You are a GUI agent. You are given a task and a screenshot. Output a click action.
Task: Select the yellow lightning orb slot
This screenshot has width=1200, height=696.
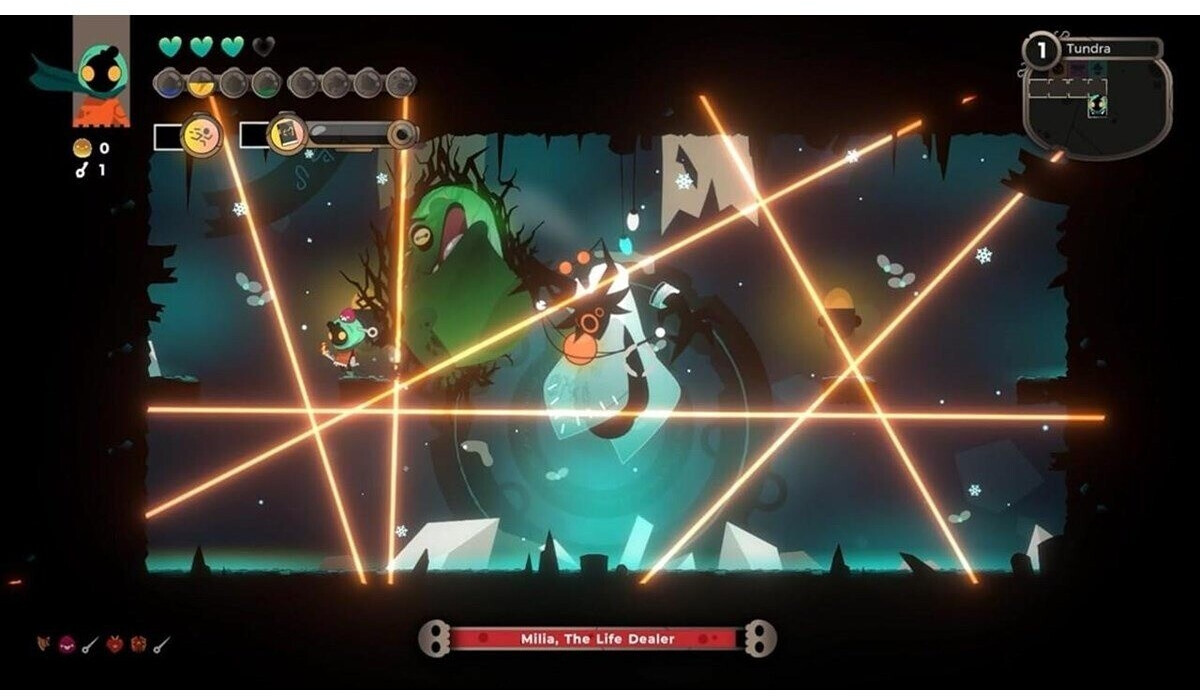(x=201, y=83)
